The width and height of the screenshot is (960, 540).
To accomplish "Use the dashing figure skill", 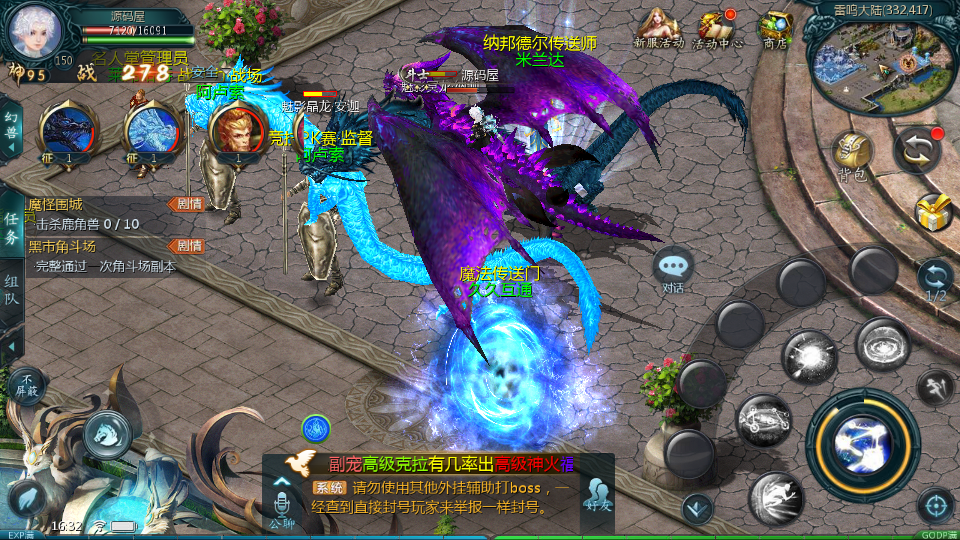I will pos(777,497).
